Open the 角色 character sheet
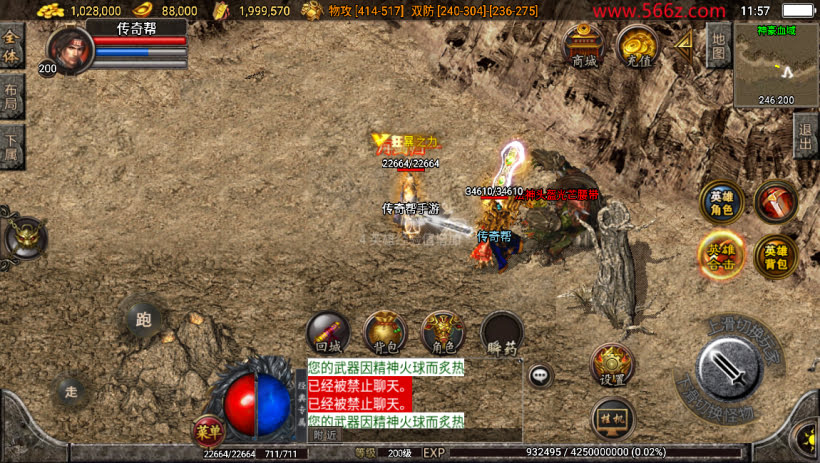 [x=443, y=332]
